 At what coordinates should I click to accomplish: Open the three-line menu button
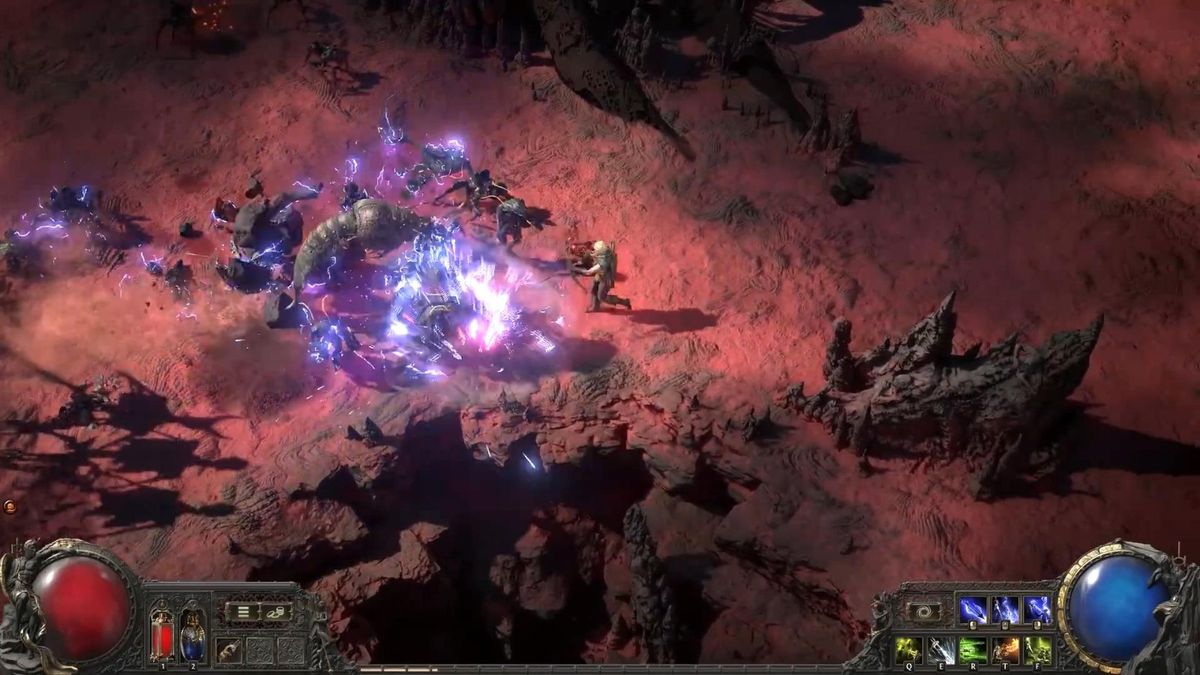pos(241,611)
